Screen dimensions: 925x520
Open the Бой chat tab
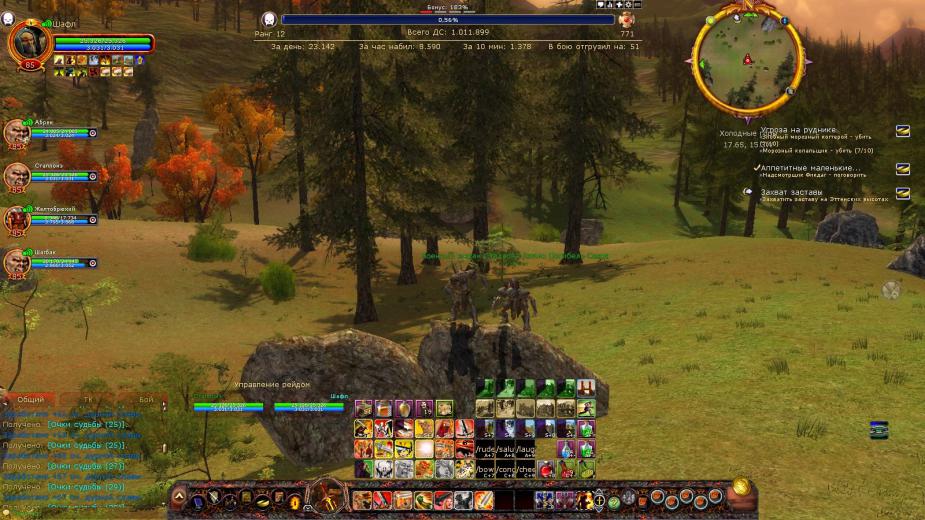coord(146,399)
